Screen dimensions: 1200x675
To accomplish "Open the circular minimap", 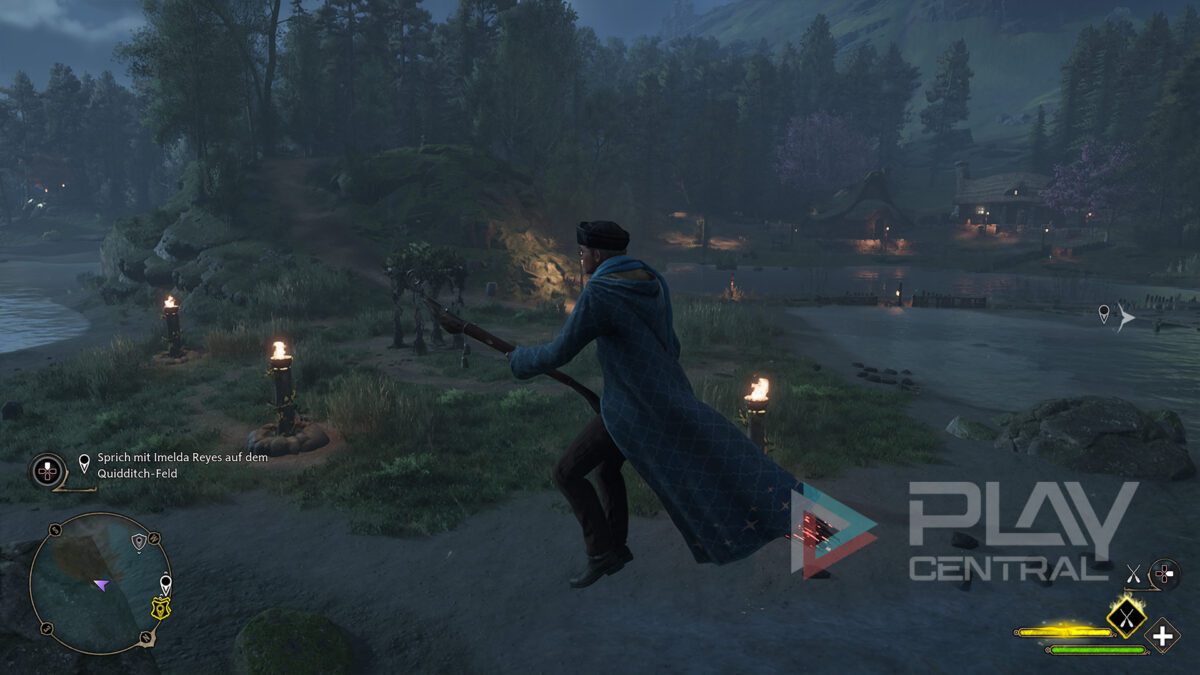I will 99,584.
